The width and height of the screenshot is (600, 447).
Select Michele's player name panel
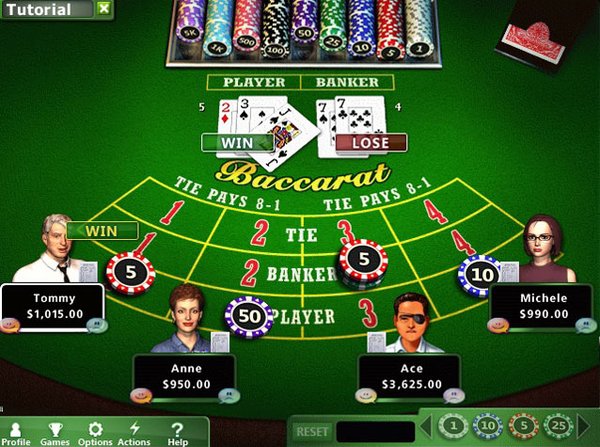coord(543,306)
